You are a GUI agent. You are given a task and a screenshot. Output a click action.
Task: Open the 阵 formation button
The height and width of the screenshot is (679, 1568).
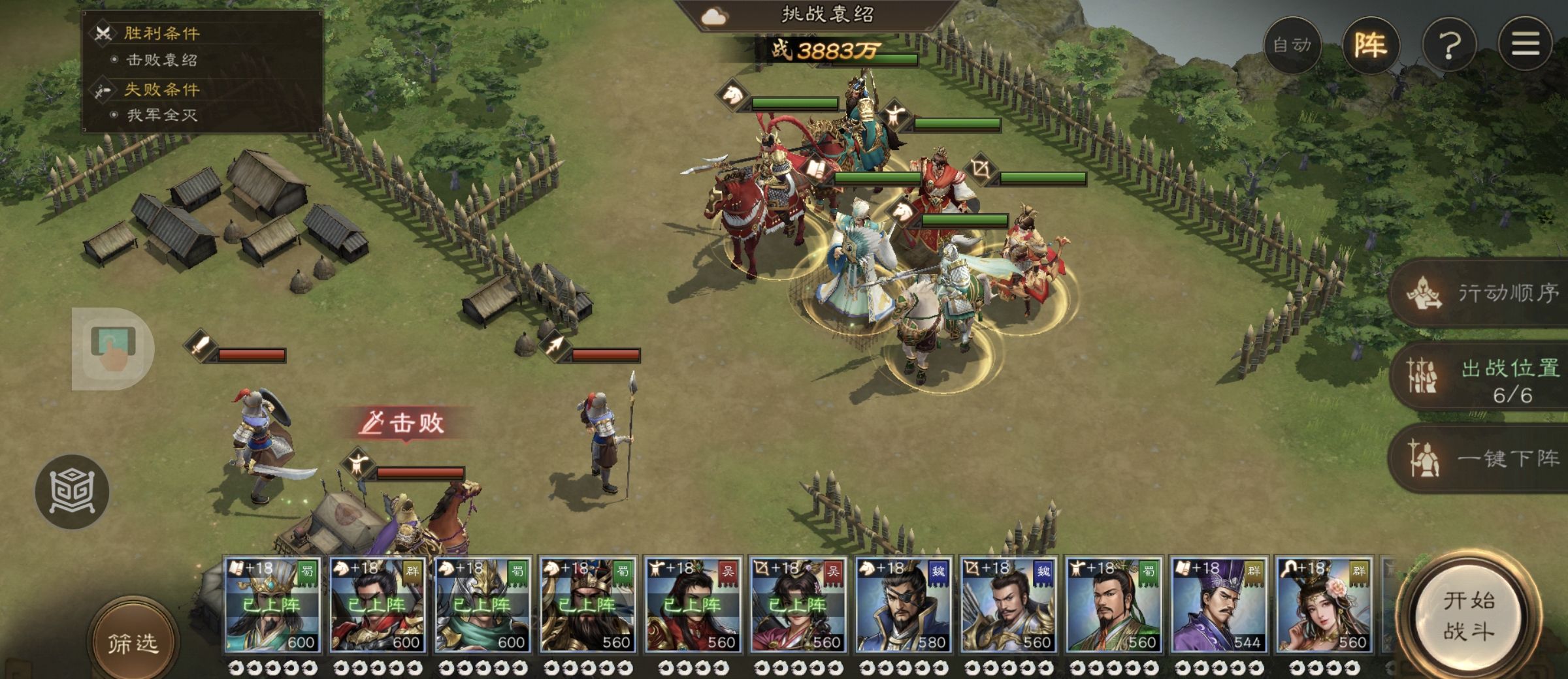tap(1370, 45)
